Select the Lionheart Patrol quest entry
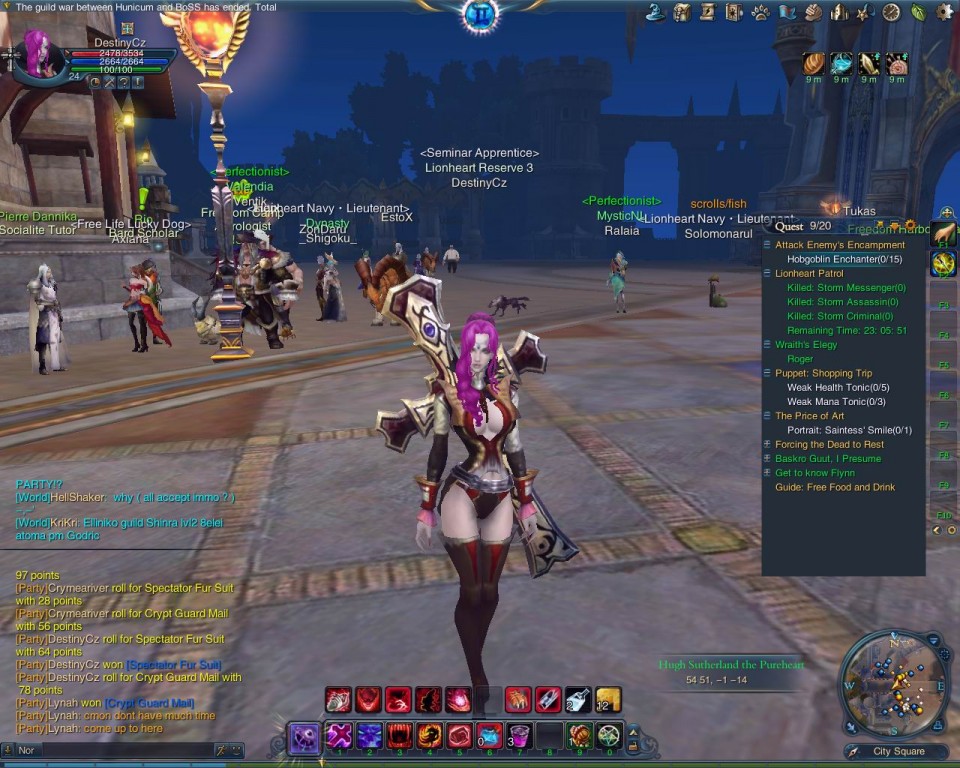This screenshot has width=960, height=768. (x=809, y=273)
